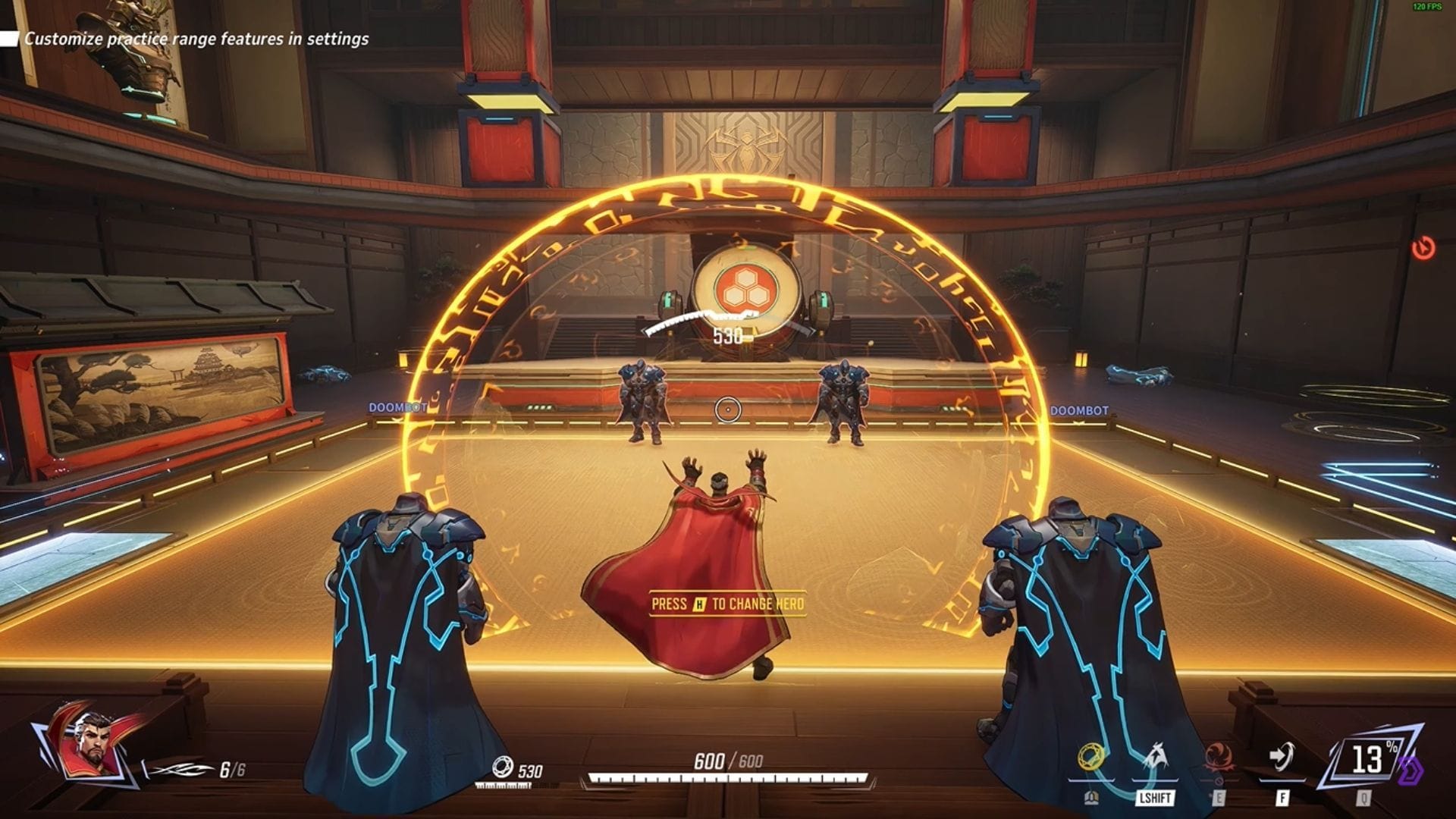1456x819 pixels.
Task: Click the purple team emblem beside the ultimate meter
Action: point(1411,768)
